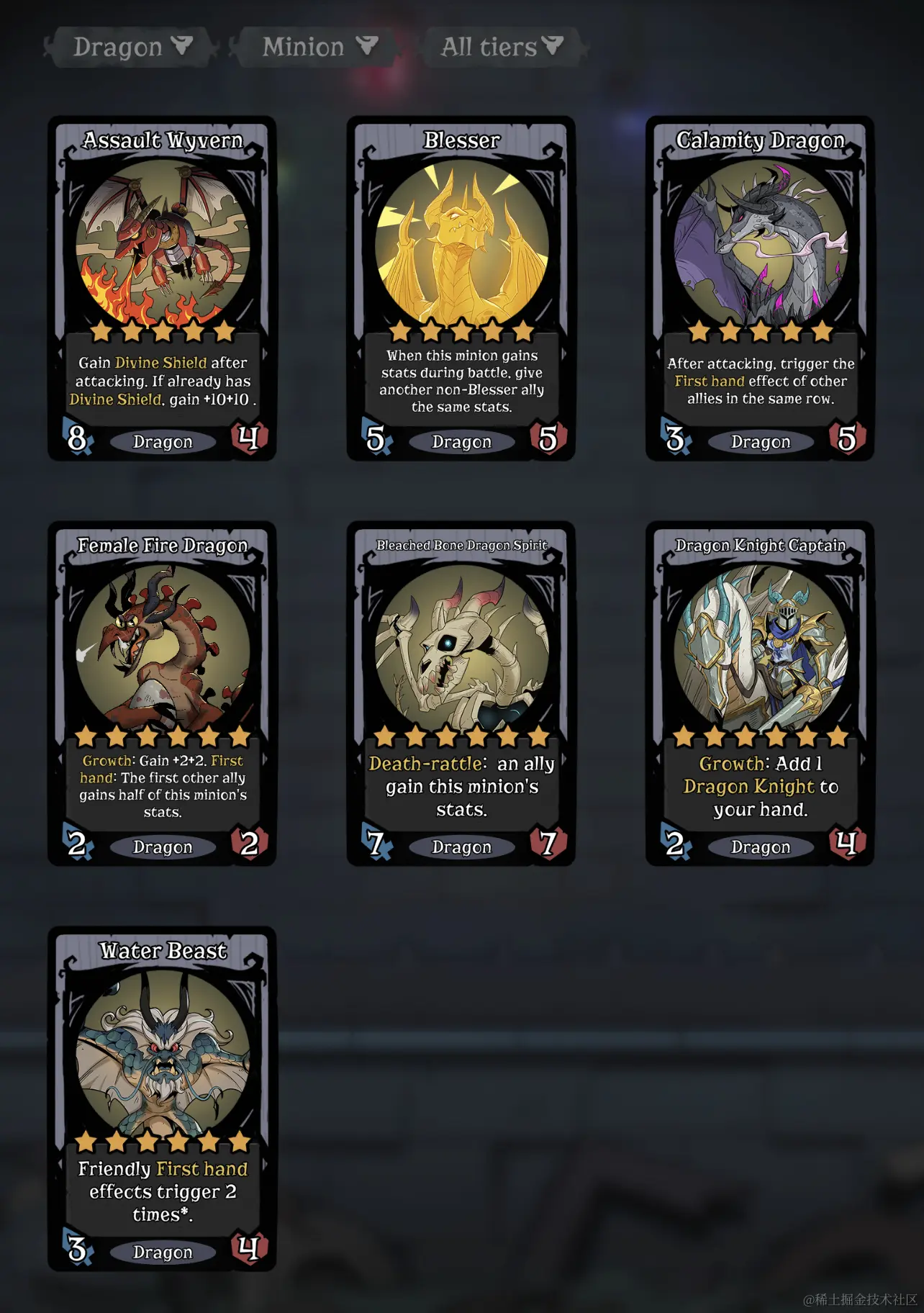Select the Assault Wyvern card
Image resolution: width=924 pixels, height=1313 pixels.
[163, 288]
